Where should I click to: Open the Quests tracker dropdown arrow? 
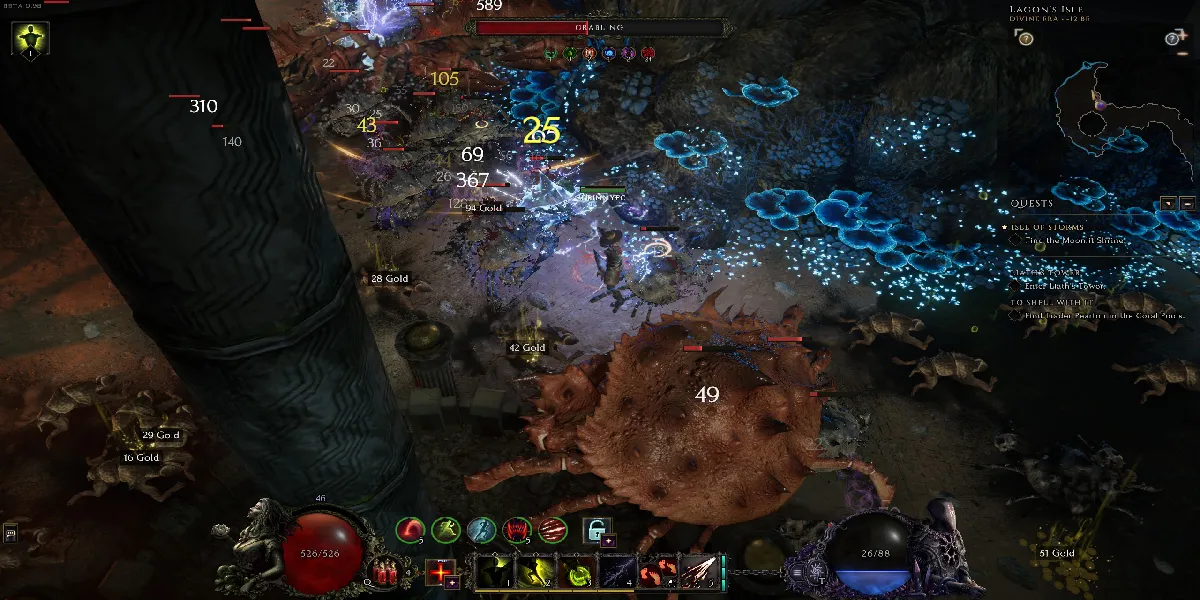pyautogui.click(x=1168, y=203)
